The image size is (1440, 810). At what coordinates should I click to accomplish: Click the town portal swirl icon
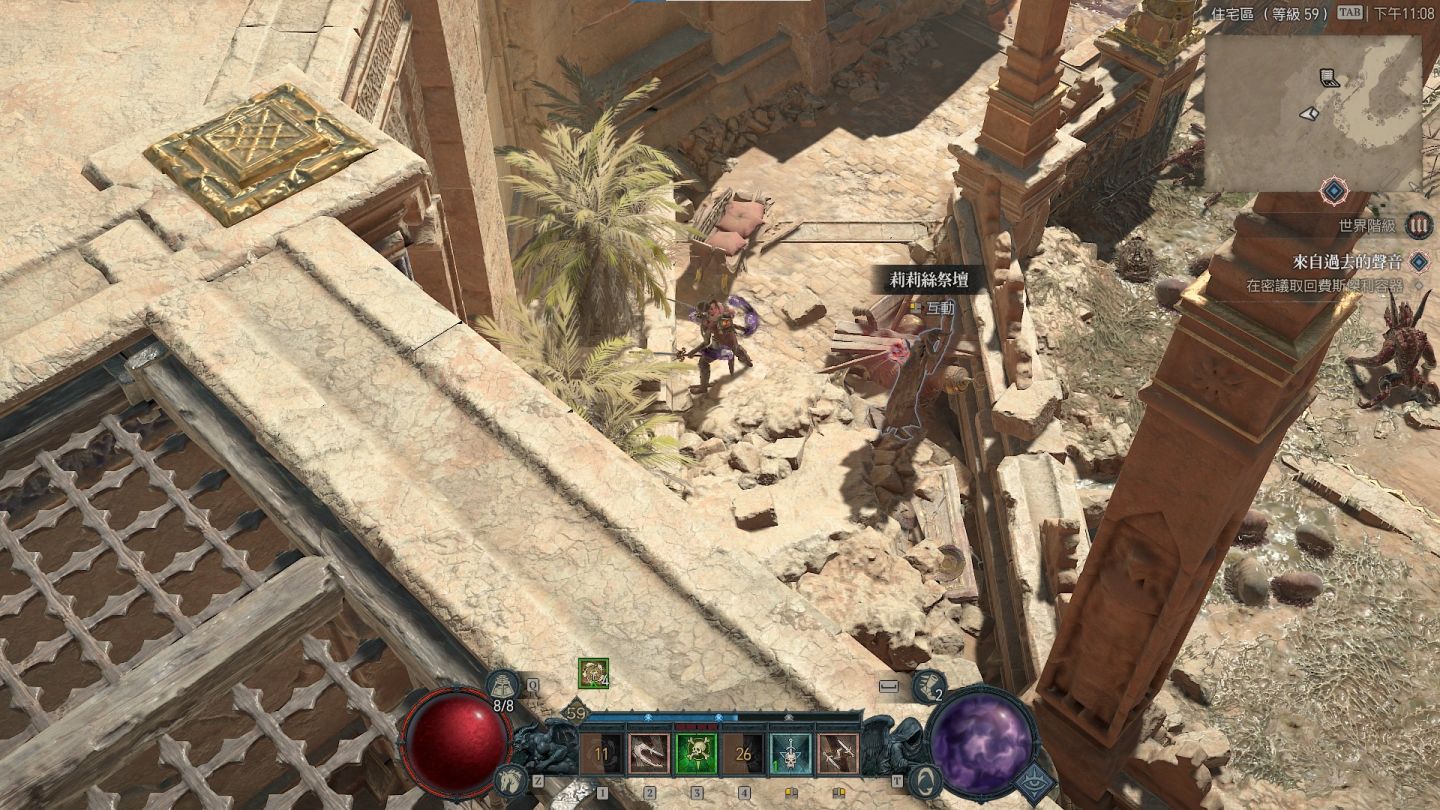925,778
